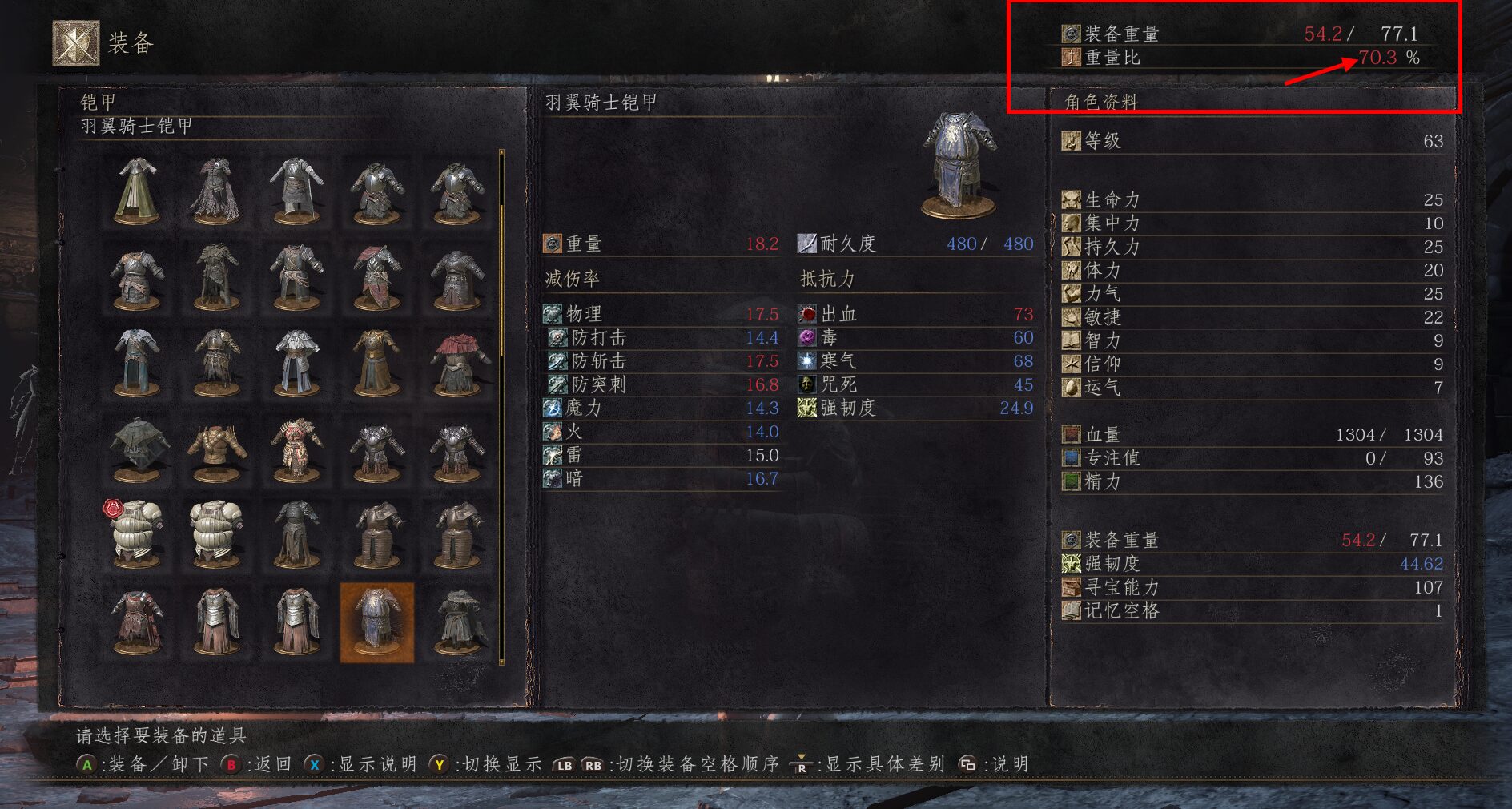This screenshot has width=1512, height=809.
Task: Show detailed differences with R 显示具体差别
Action: click(x=800, y=765)
